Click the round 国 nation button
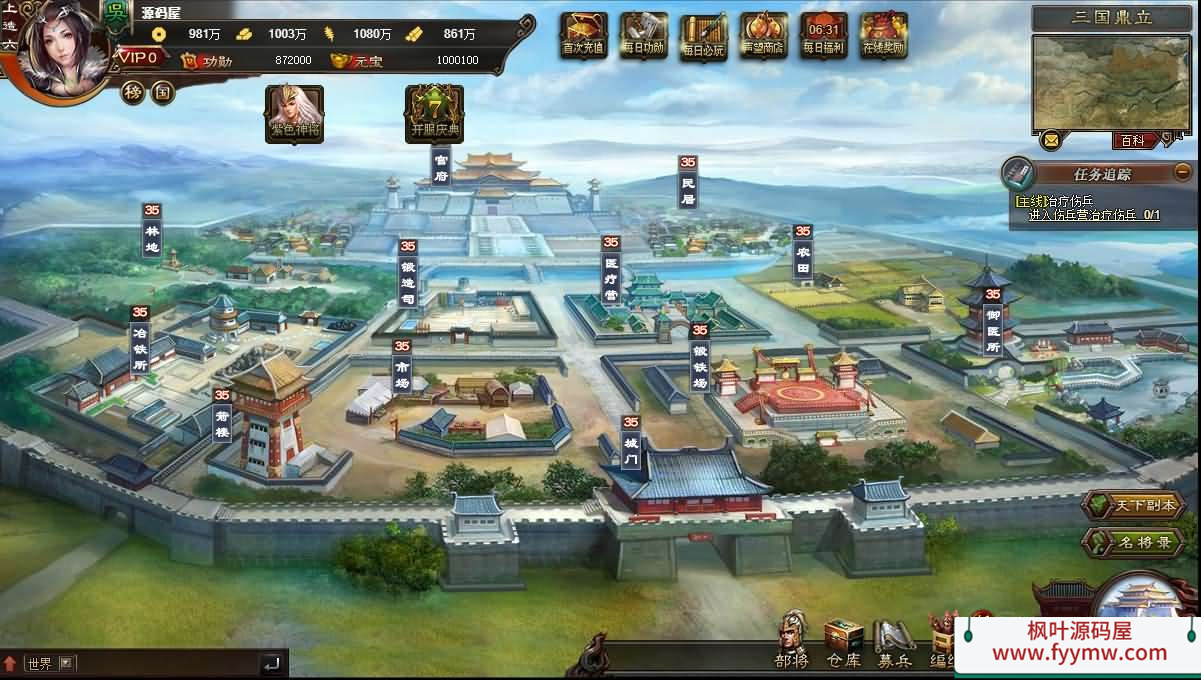The image size is (1201, 680). [x=162, y=93]
